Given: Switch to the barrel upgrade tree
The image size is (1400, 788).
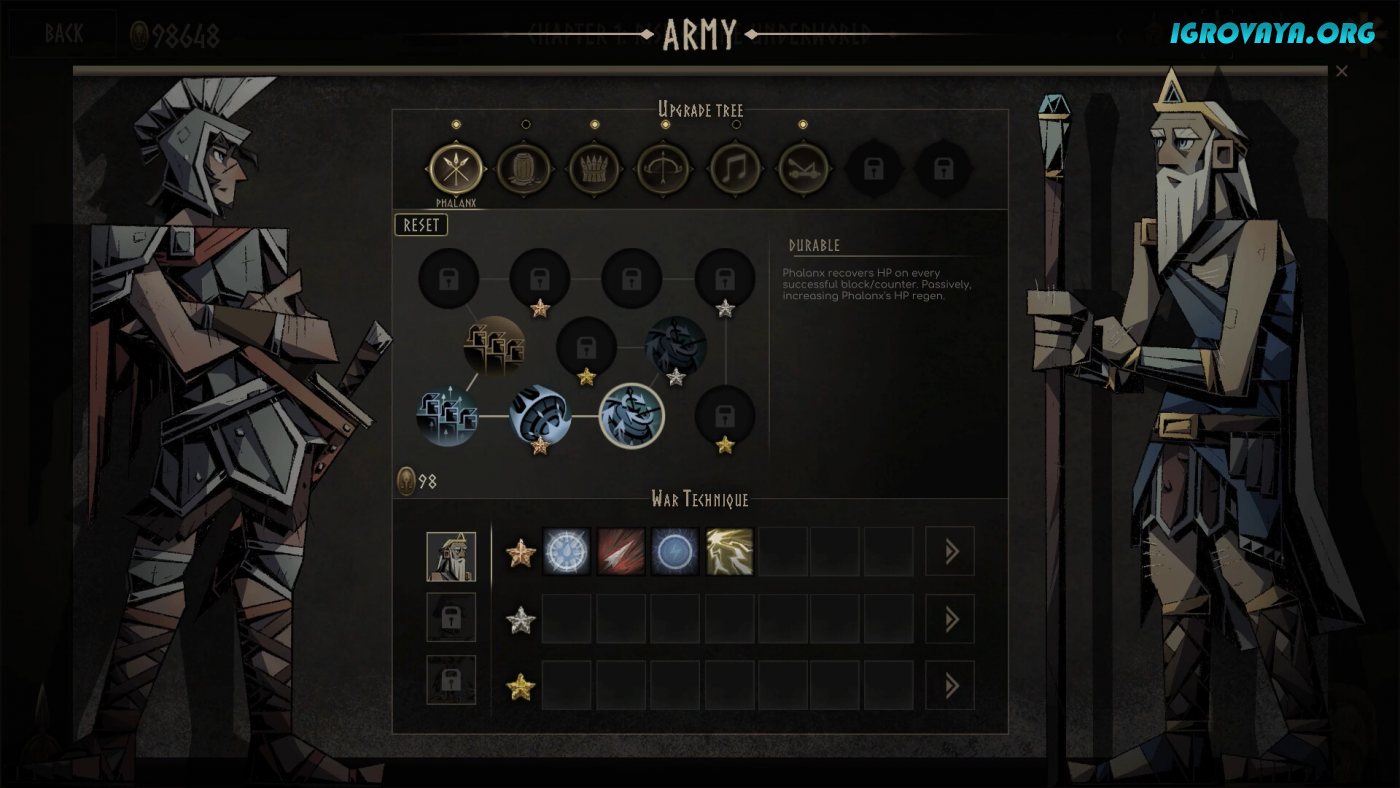Looking at the screenshot, I should [x=524, y=169].
